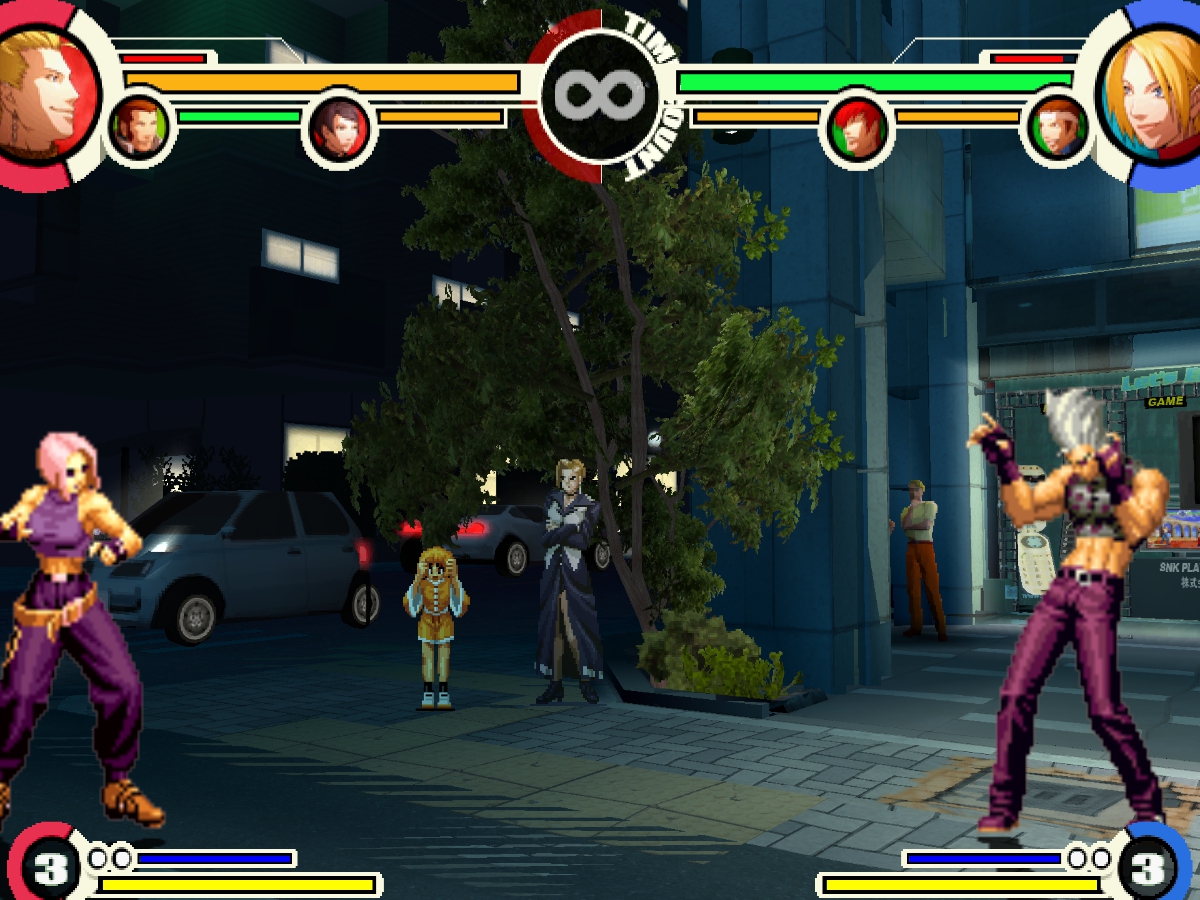Select the red-haired teammate portrait
1200x900 pixels.
856,130
